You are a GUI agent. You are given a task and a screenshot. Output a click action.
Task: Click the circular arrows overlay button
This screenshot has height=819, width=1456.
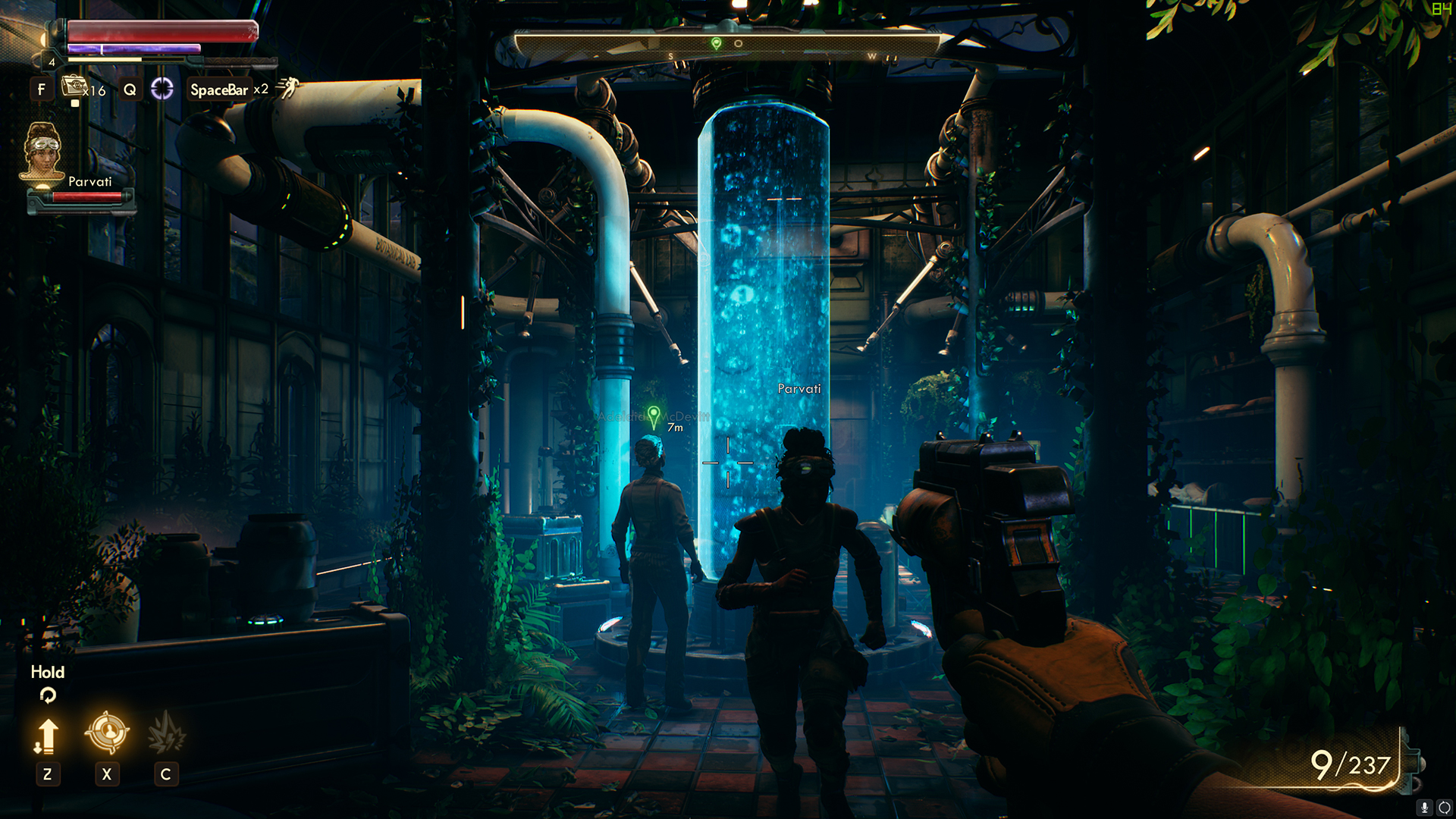click(1444, 808)
